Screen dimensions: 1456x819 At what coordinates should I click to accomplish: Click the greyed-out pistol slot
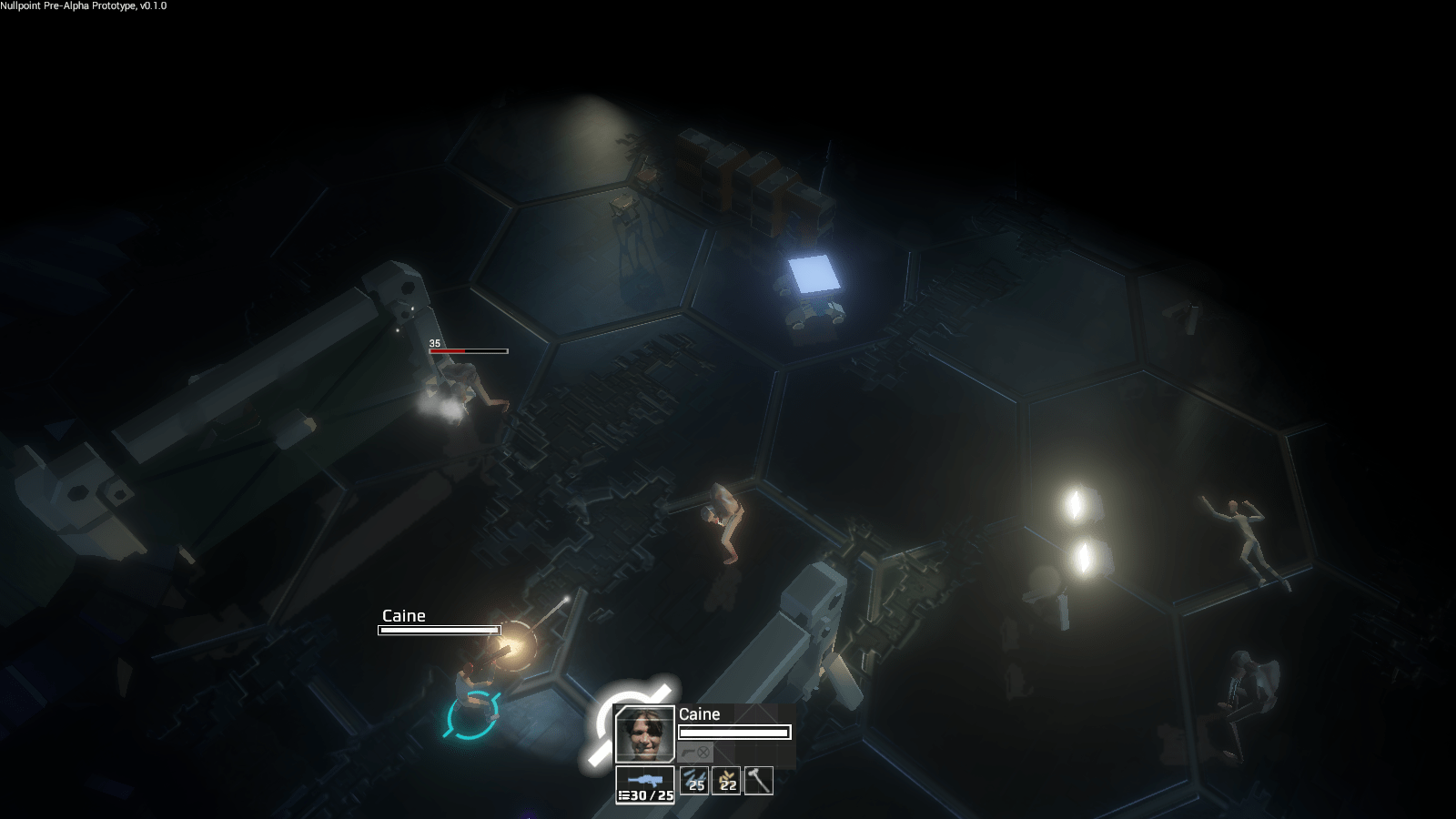(x=695, y=753)
